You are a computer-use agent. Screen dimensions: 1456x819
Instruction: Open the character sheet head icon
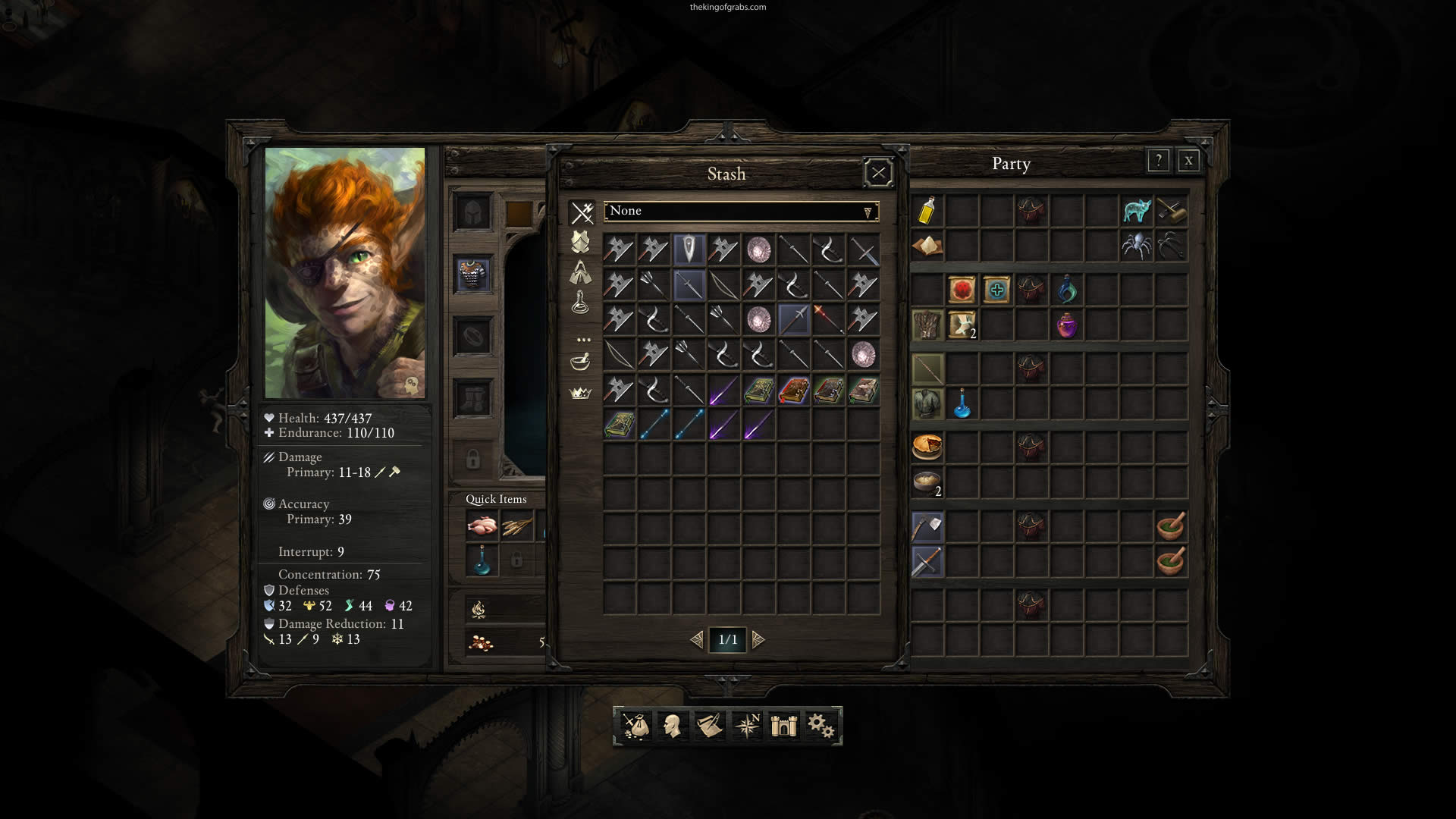point(672,726)
